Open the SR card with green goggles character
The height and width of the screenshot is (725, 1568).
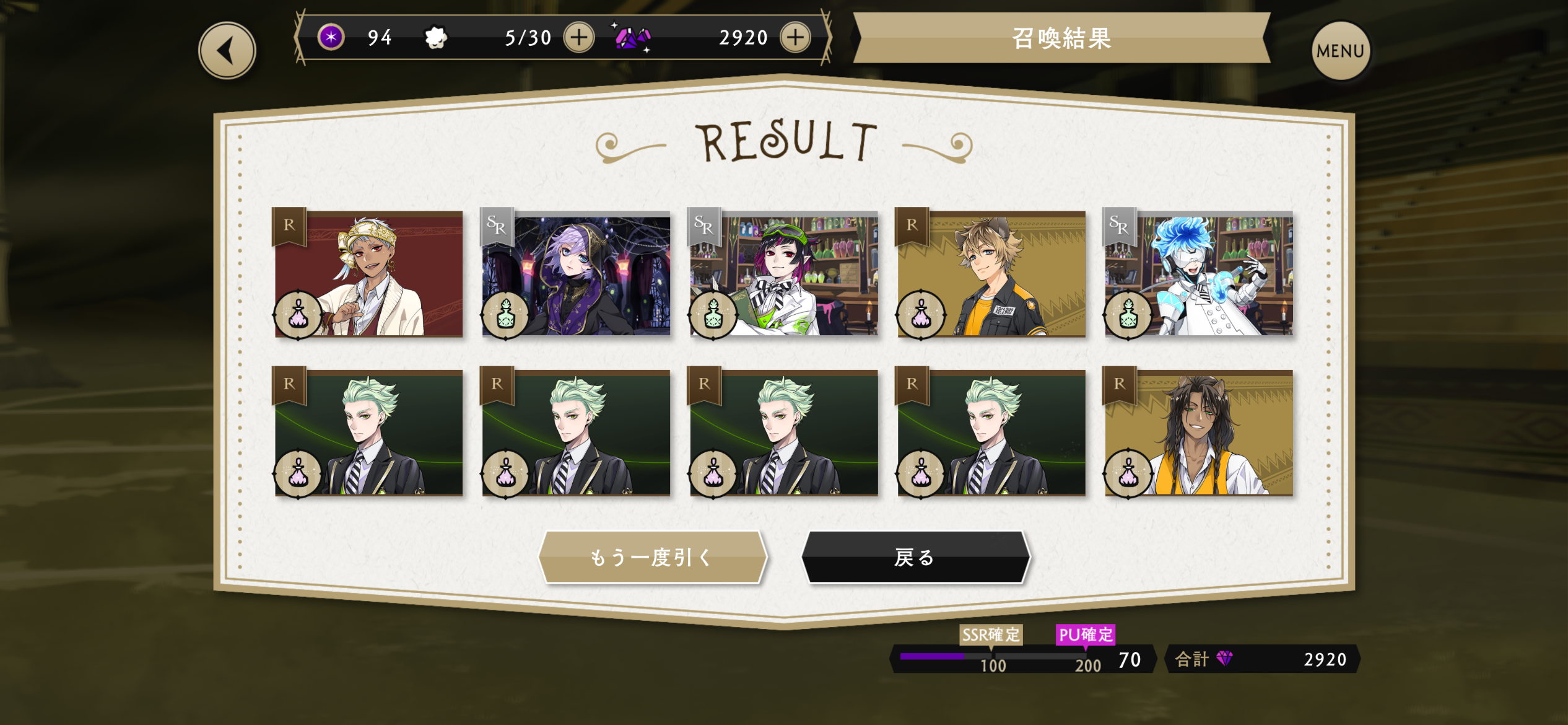coord(784,274)
